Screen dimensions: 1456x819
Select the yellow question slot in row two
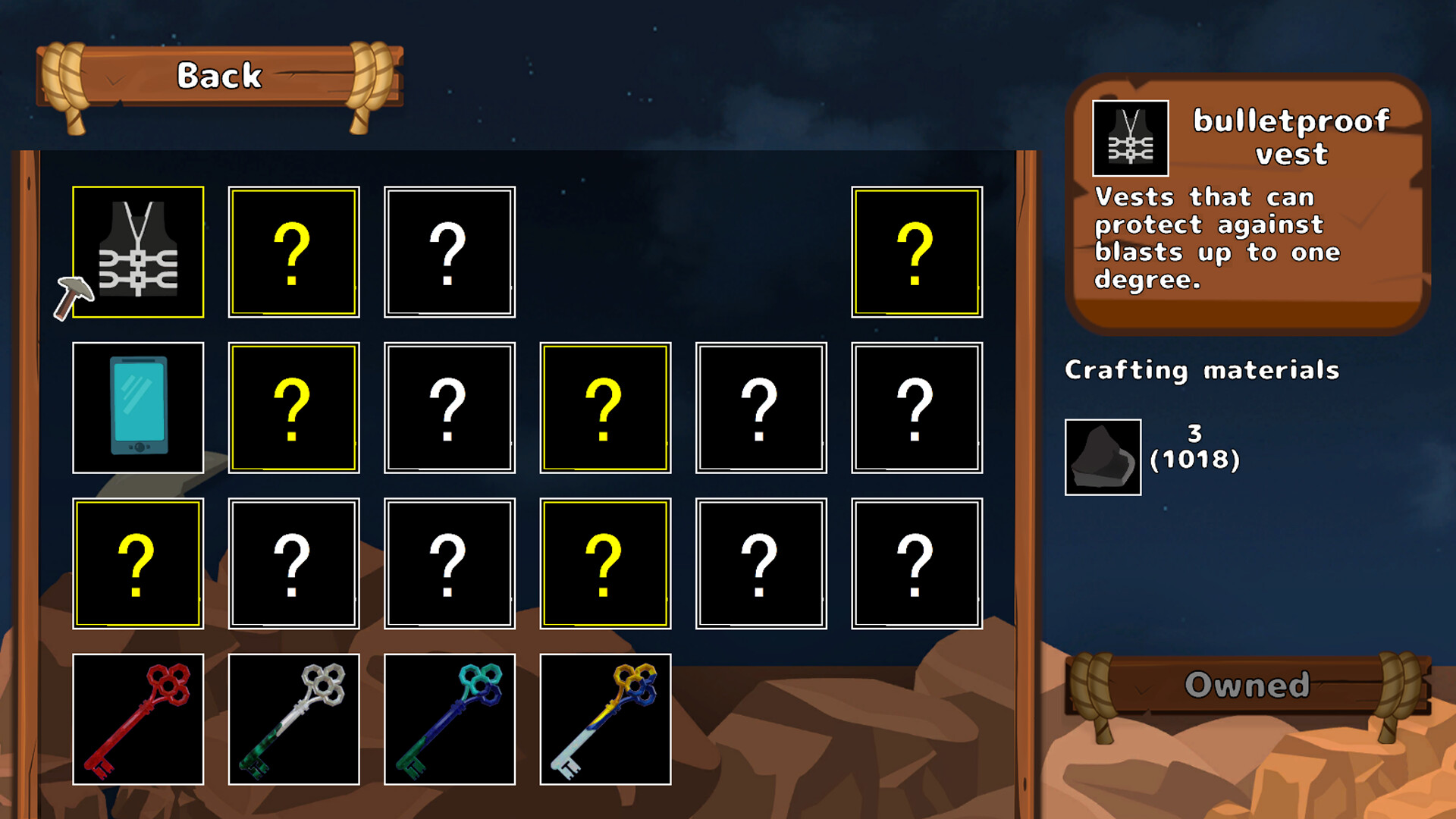pyautogui.click(x=293, y=407)
